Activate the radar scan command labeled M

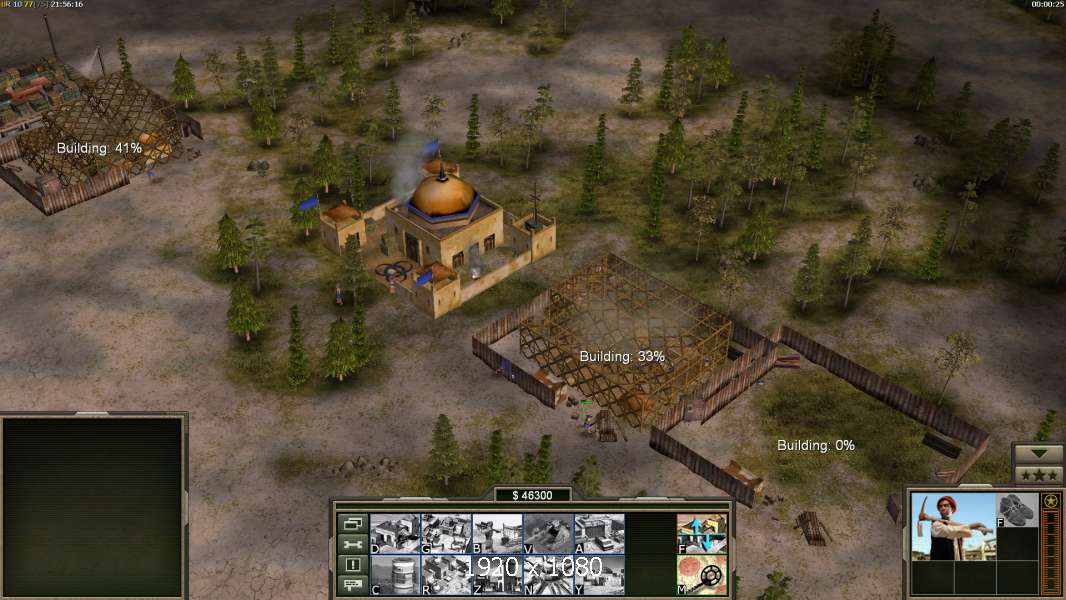(x=702, y=575)
